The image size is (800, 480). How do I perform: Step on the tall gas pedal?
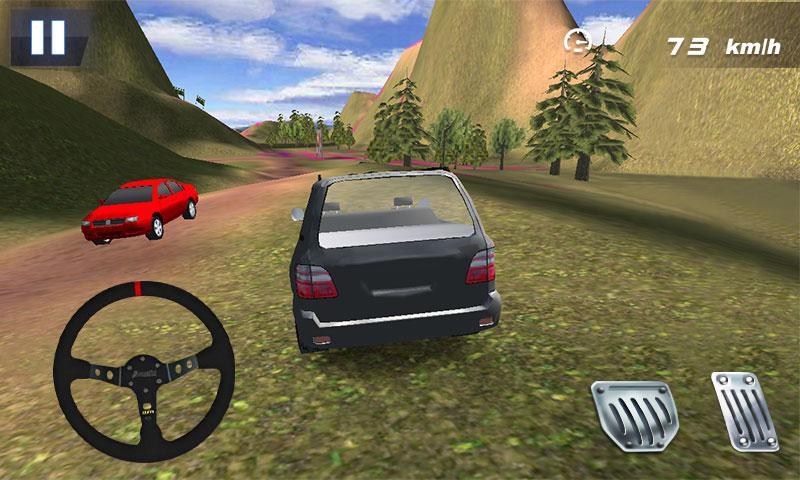744,411
